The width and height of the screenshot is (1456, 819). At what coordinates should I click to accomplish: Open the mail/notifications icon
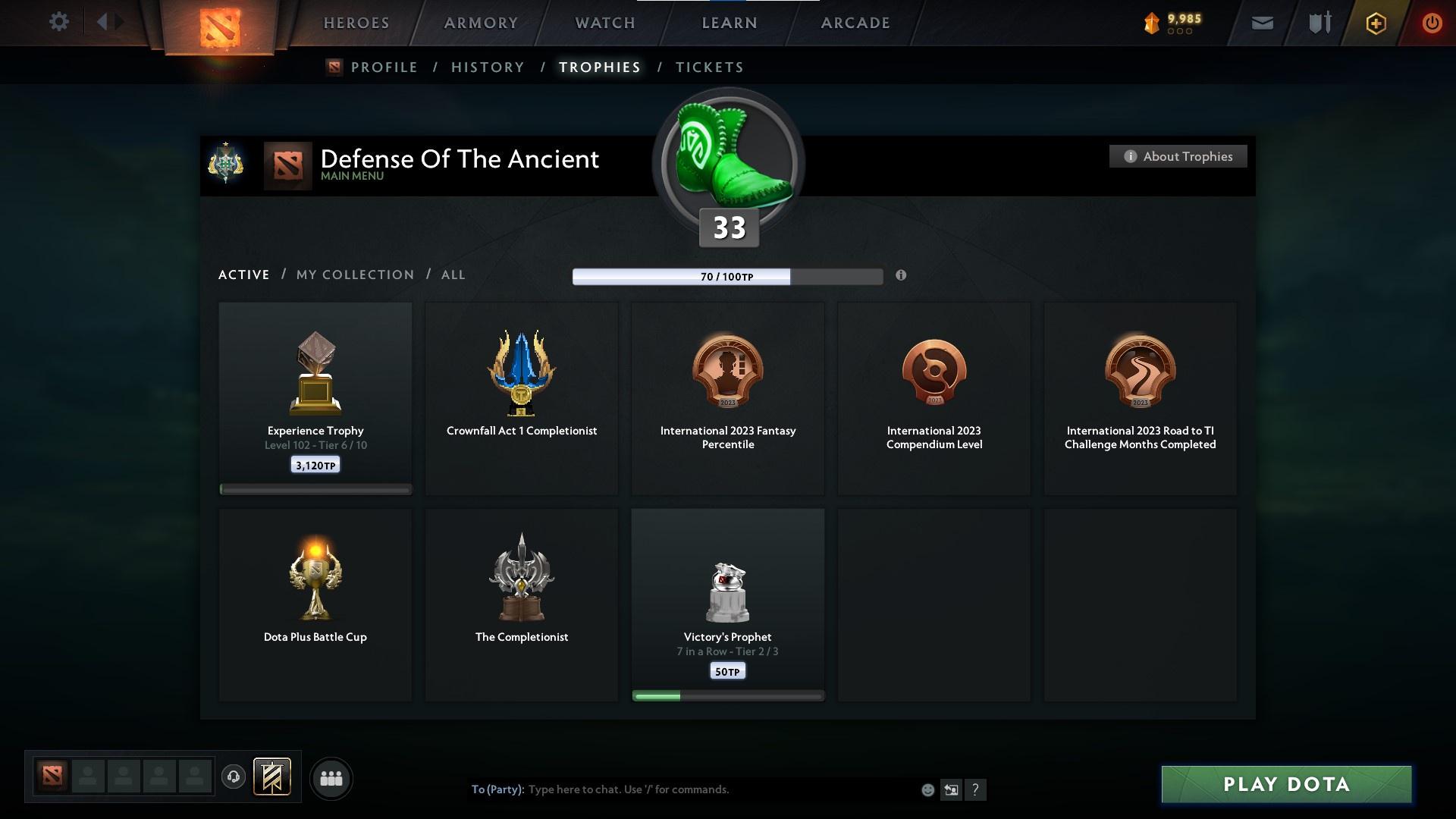click(x=1262, y=23)
